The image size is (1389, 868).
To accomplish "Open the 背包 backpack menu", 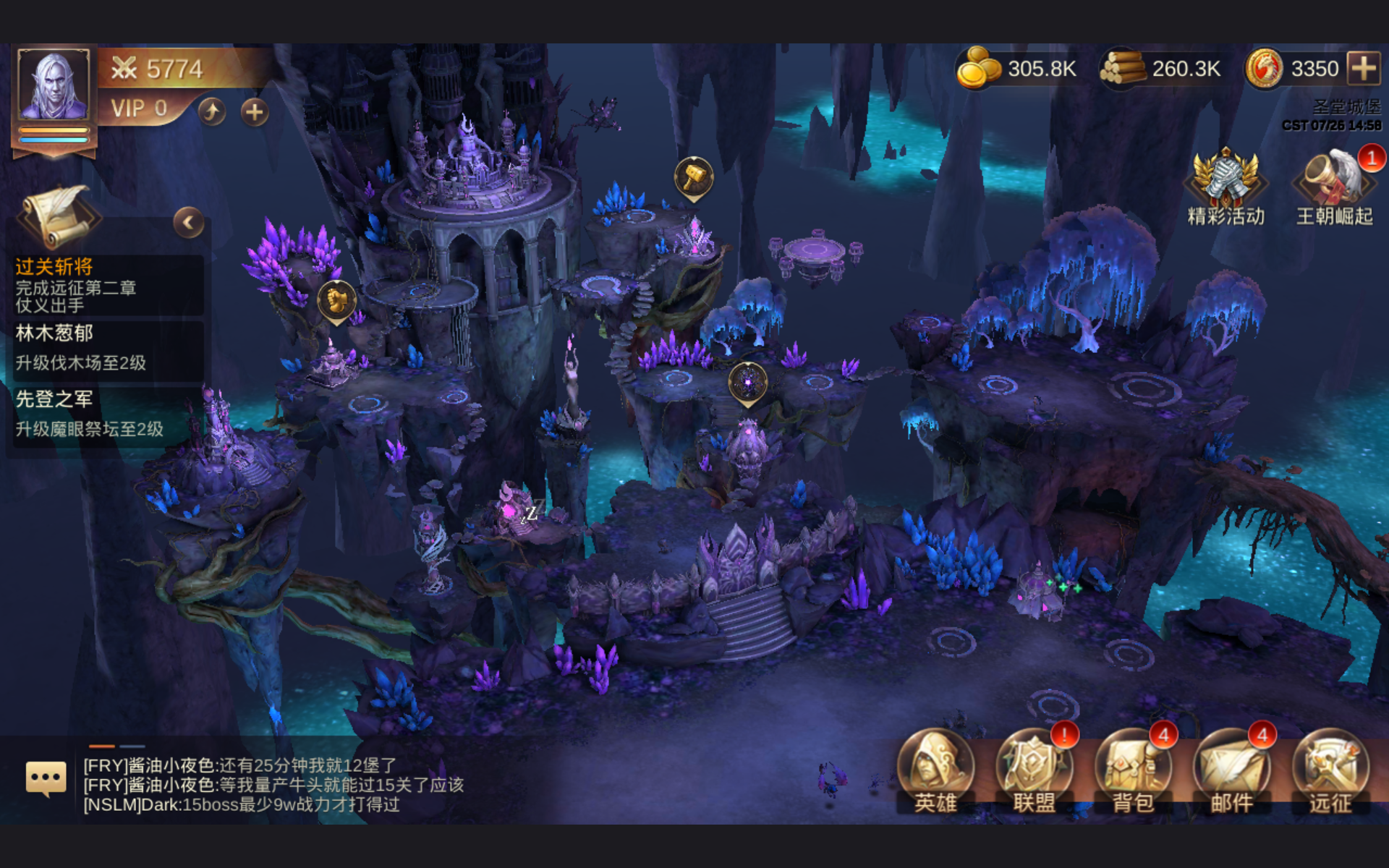I will pos(1133,772).
